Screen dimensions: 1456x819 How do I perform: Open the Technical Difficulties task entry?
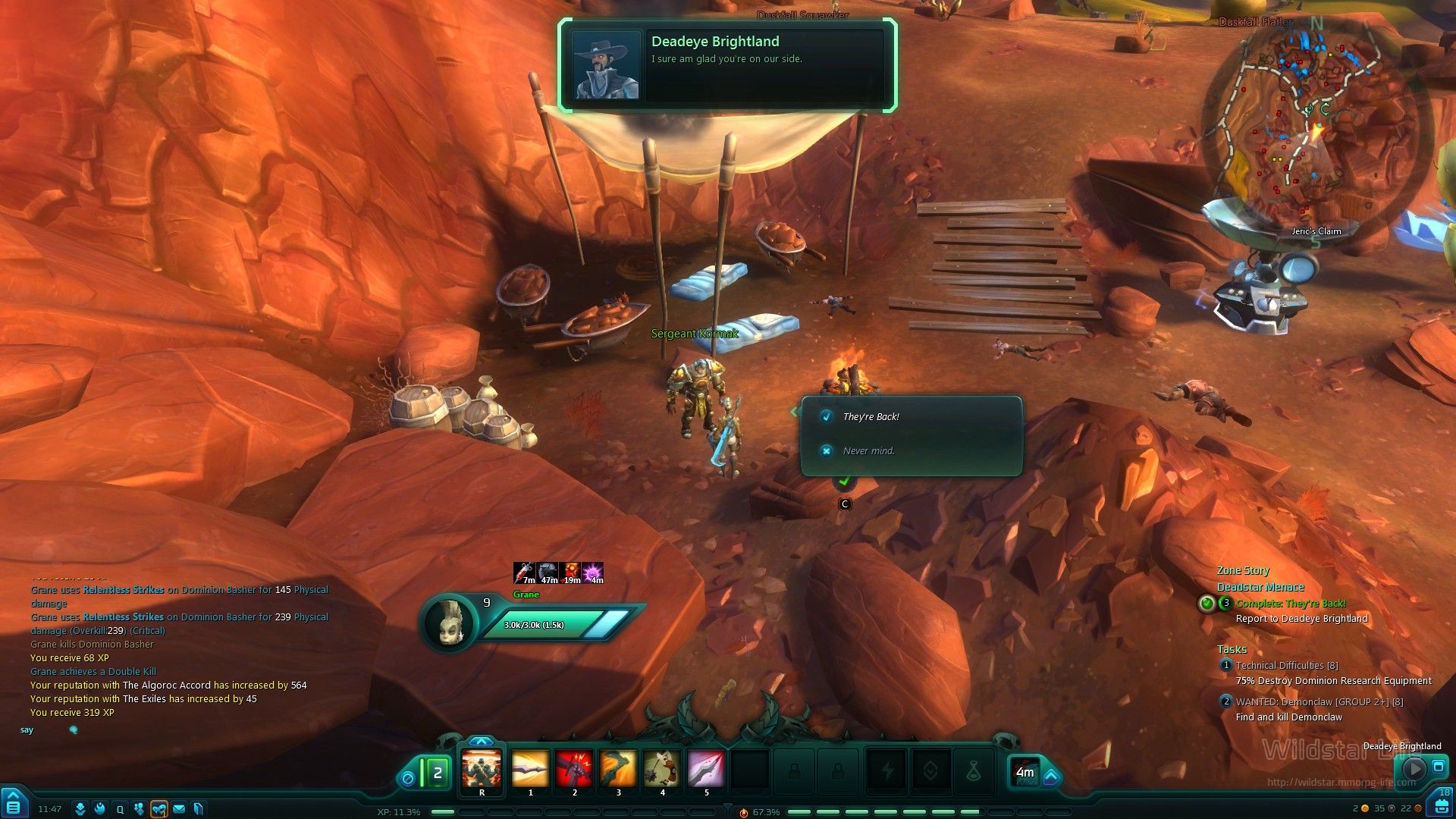point(1286,665)
